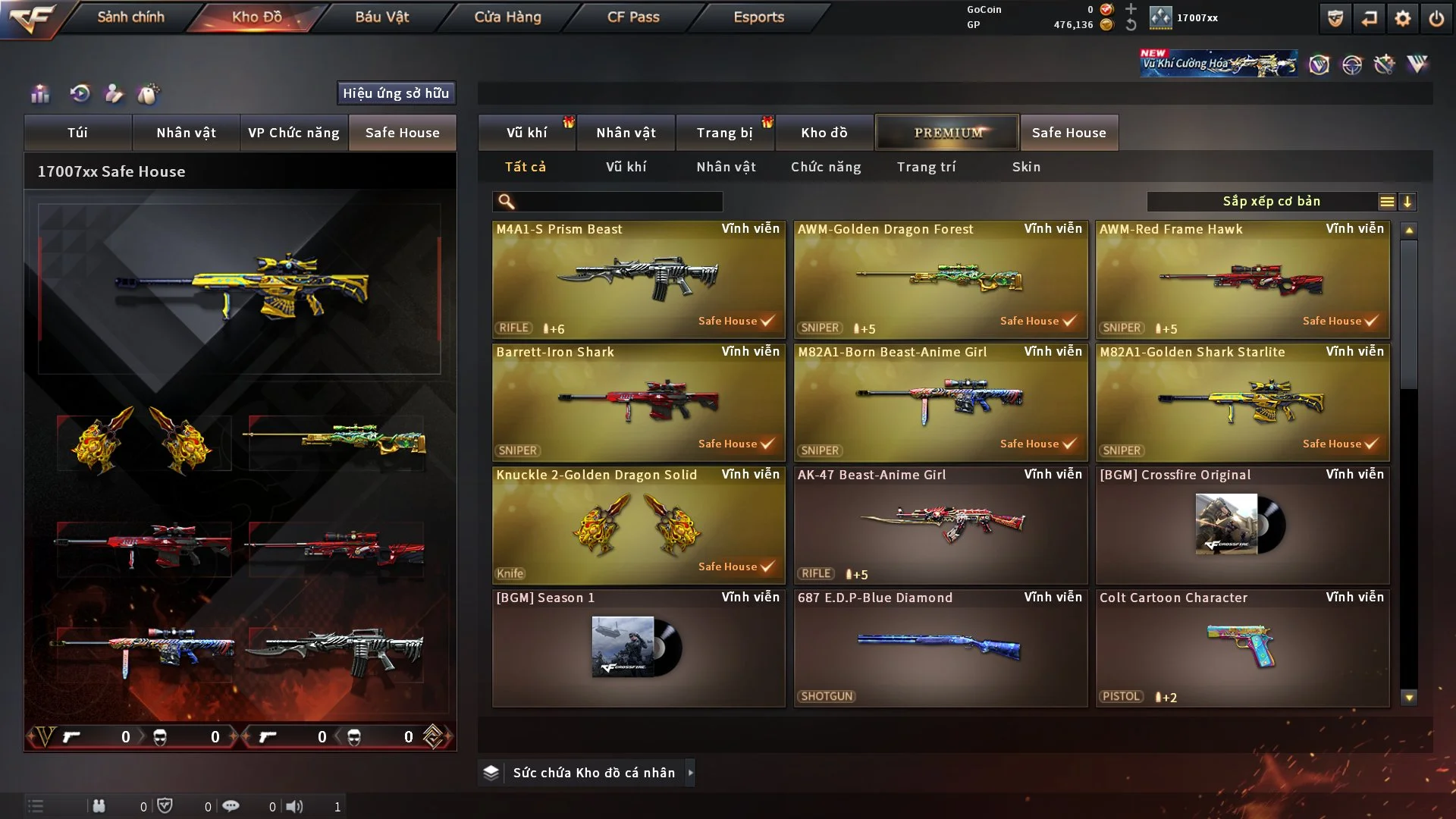1456x819 pixels.
Task: Open the Sắp xếp cơ bản sort dropdown
Action: 1271,202
